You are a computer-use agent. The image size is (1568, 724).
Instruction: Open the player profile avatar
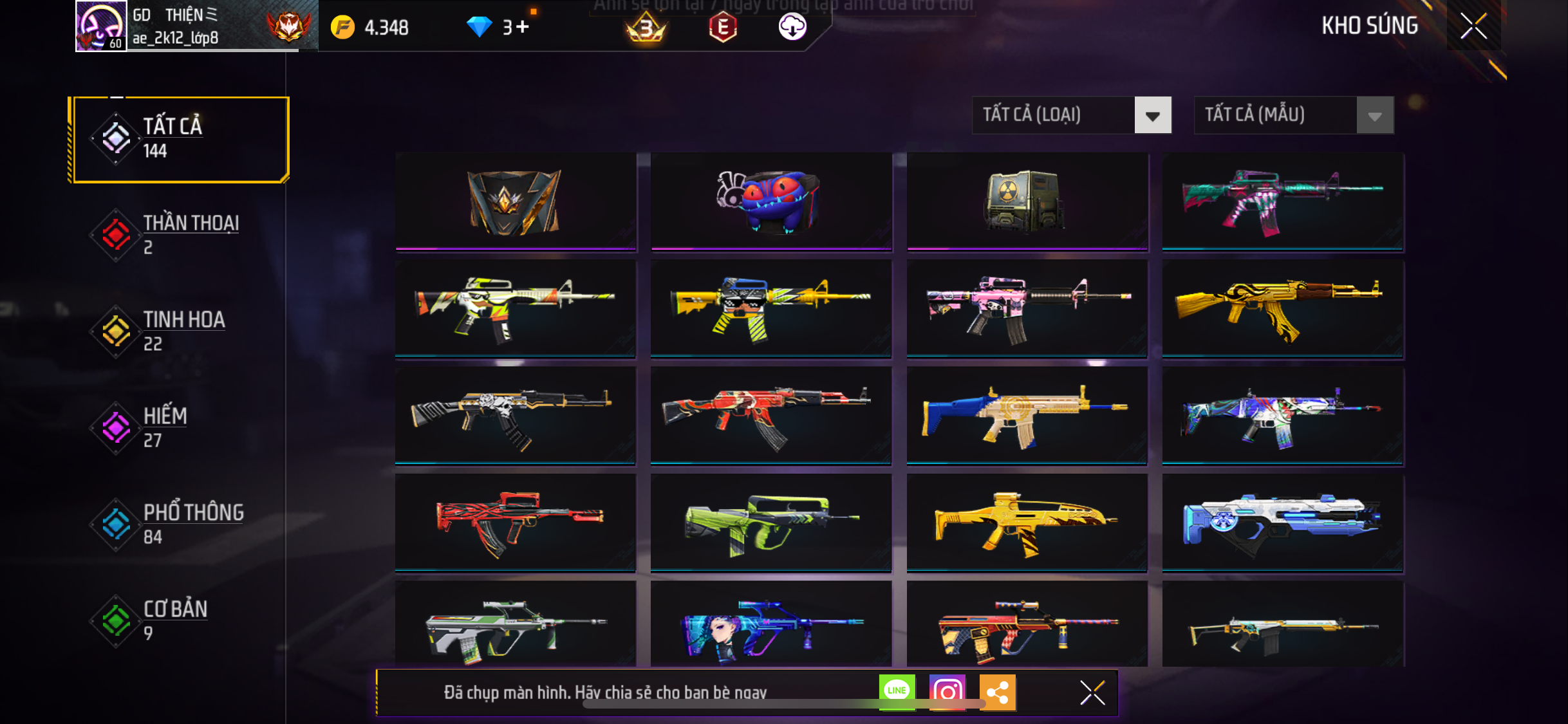click(101, 26)
